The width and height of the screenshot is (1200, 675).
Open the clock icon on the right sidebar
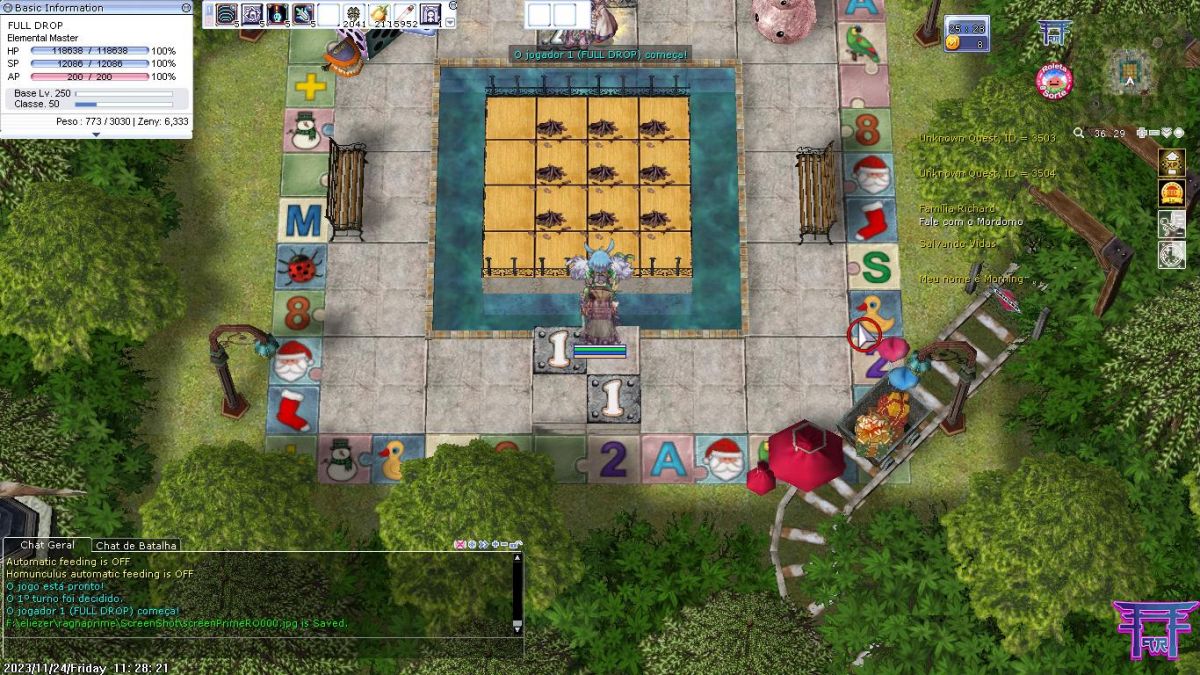pos(1171,255)
